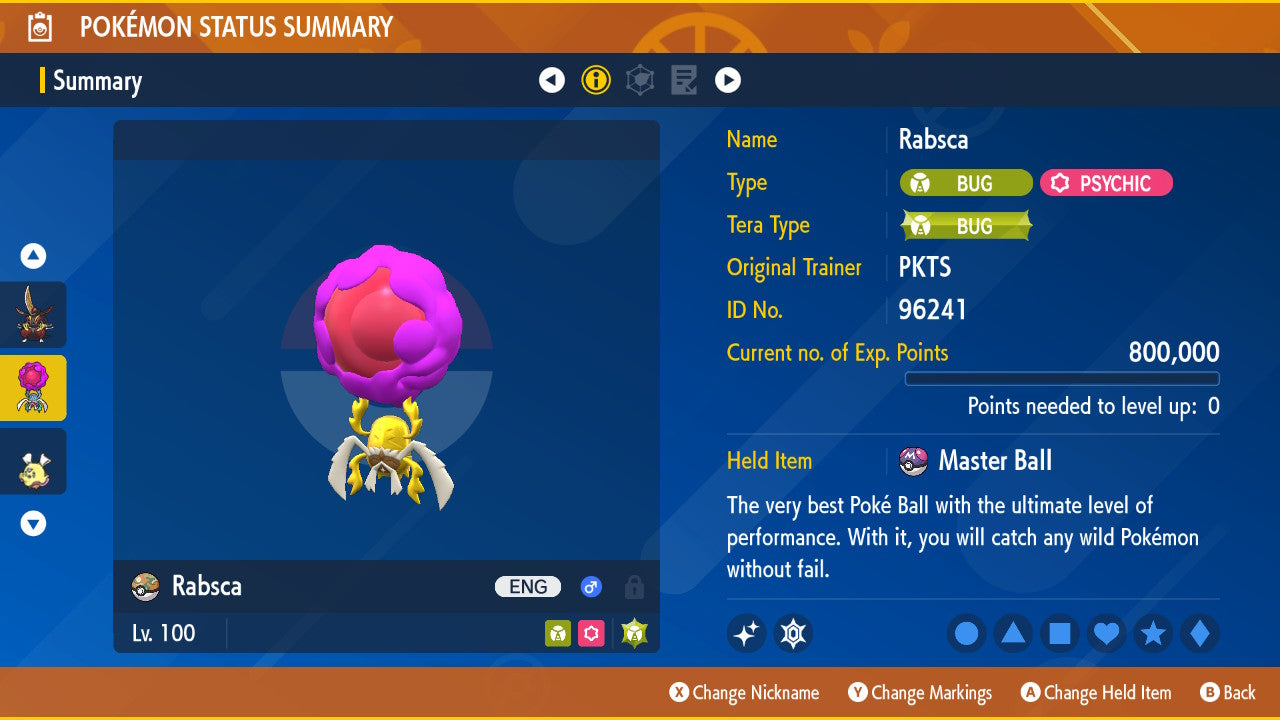
Task: Choose the Dunsparce party thumbnail
Action: click(33, 461)
